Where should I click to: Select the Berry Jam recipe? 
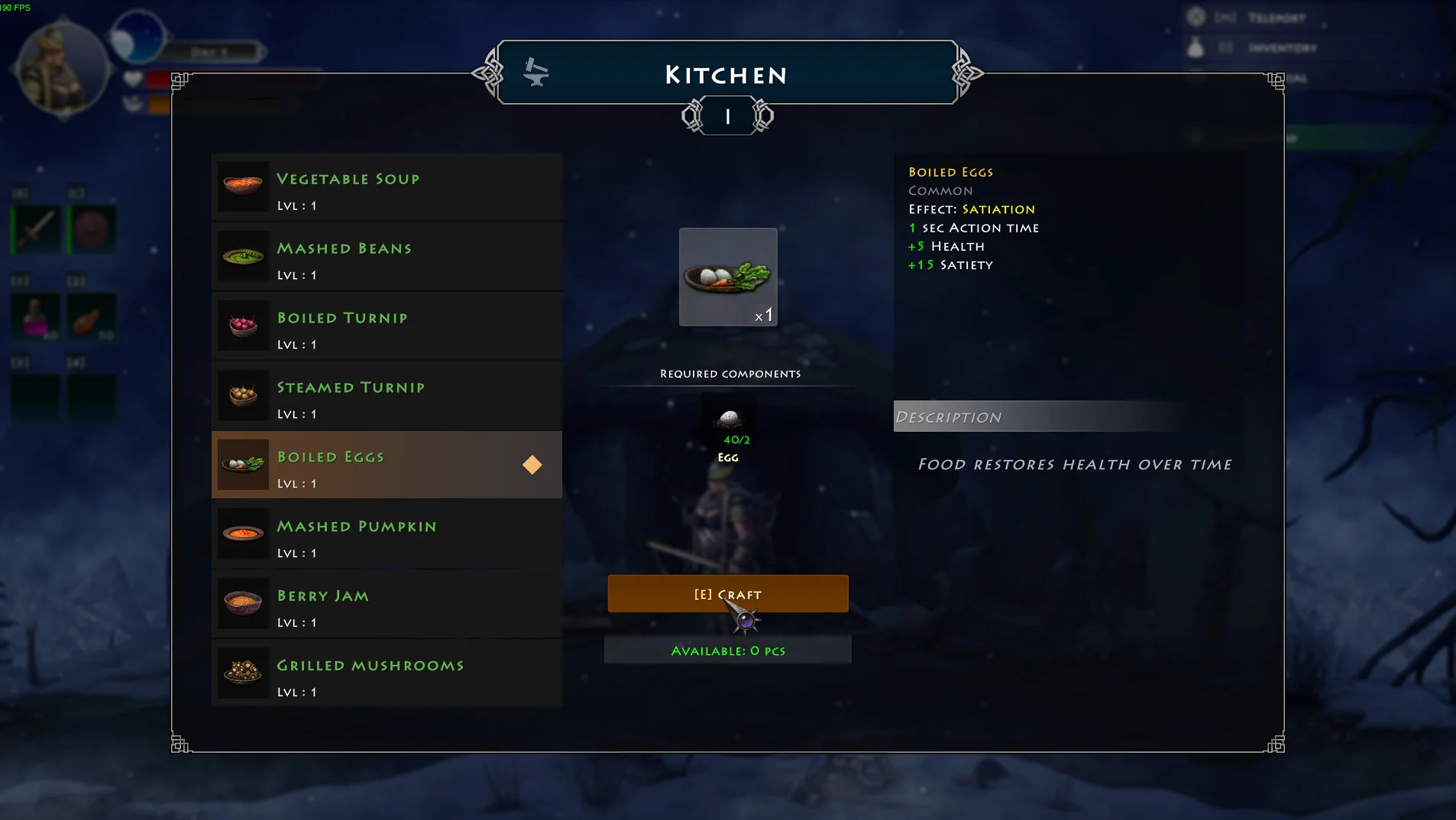tap(387, 604)
